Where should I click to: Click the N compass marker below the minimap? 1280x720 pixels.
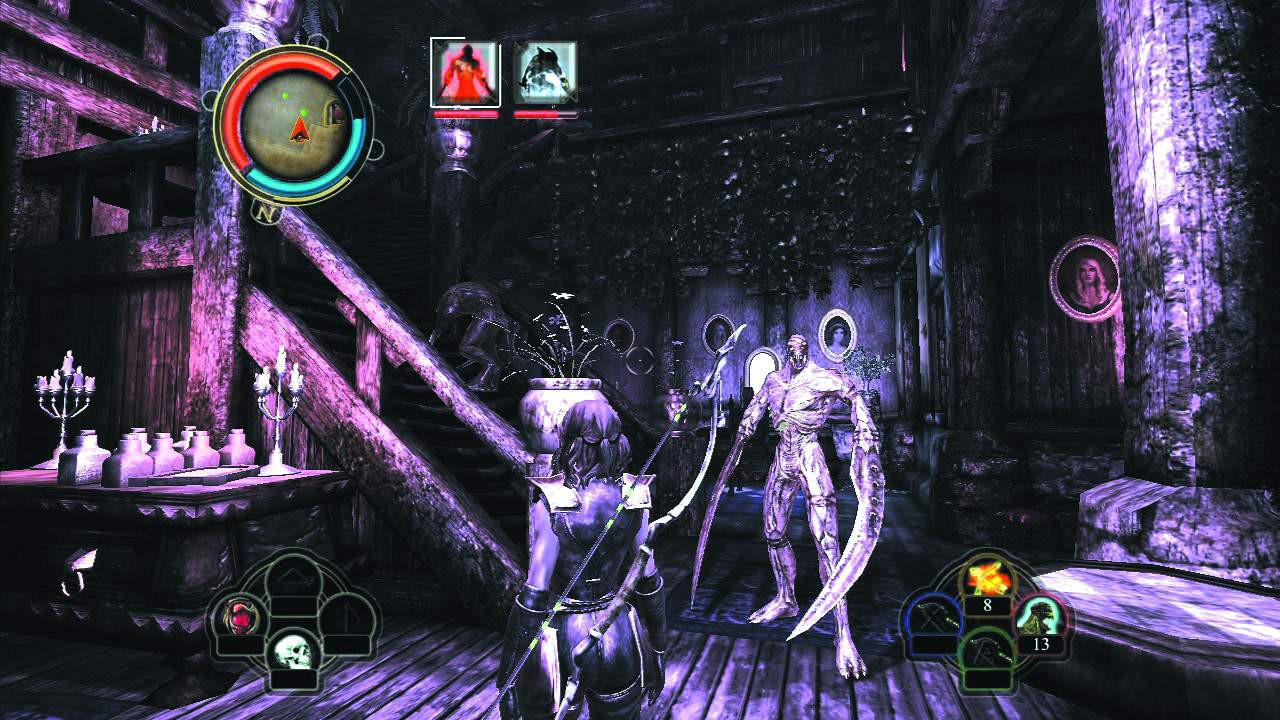click(263, 211)
